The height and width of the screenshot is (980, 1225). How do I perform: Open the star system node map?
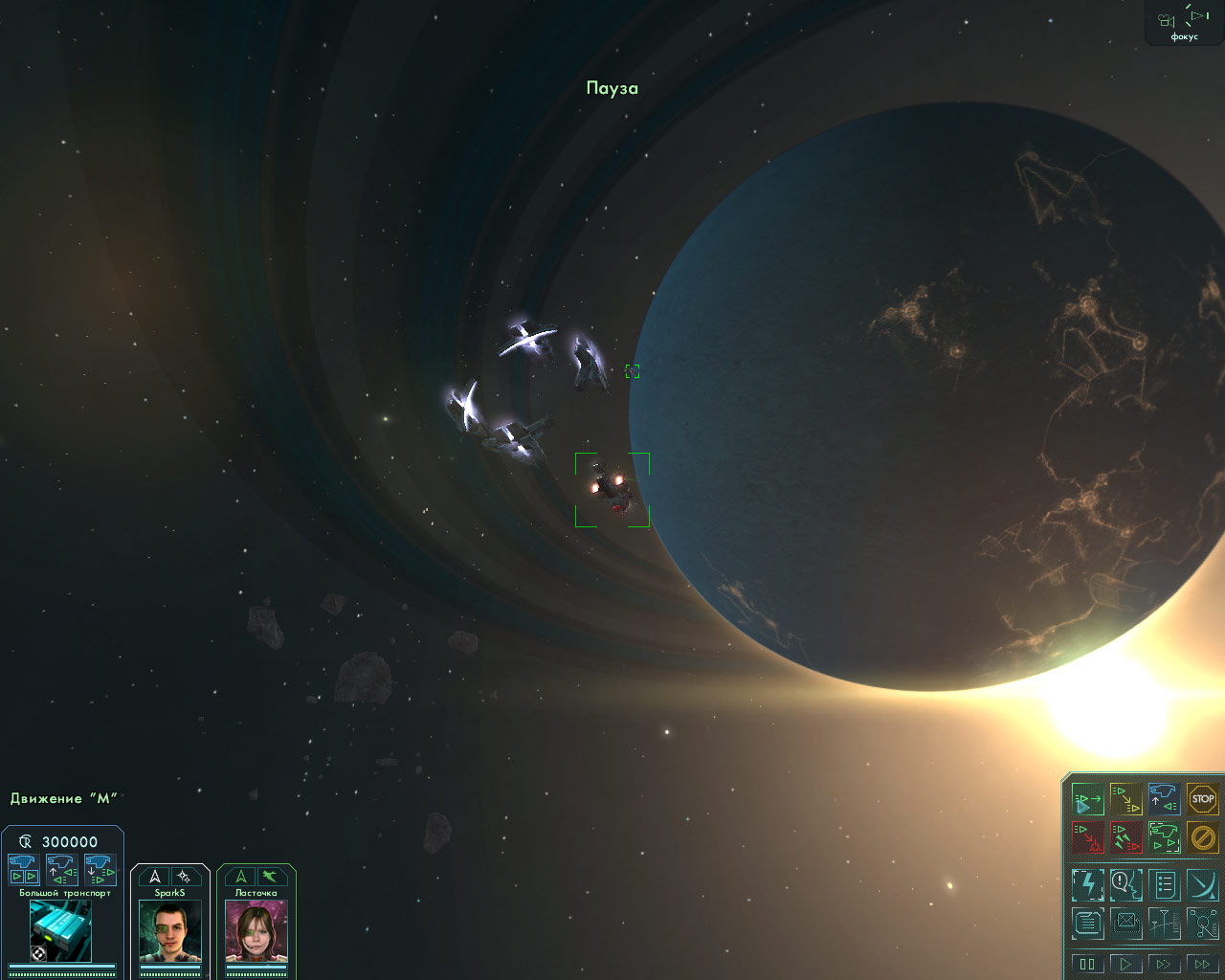click(x=1202, y=924)
